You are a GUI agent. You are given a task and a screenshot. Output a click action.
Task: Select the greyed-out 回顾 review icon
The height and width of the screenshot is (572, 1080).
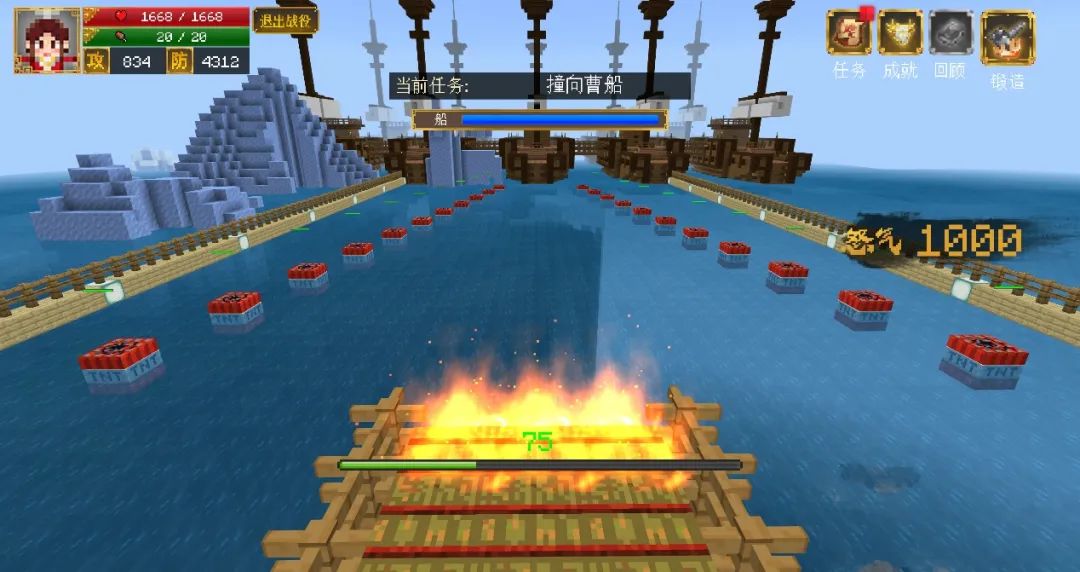tap(950, 32)
